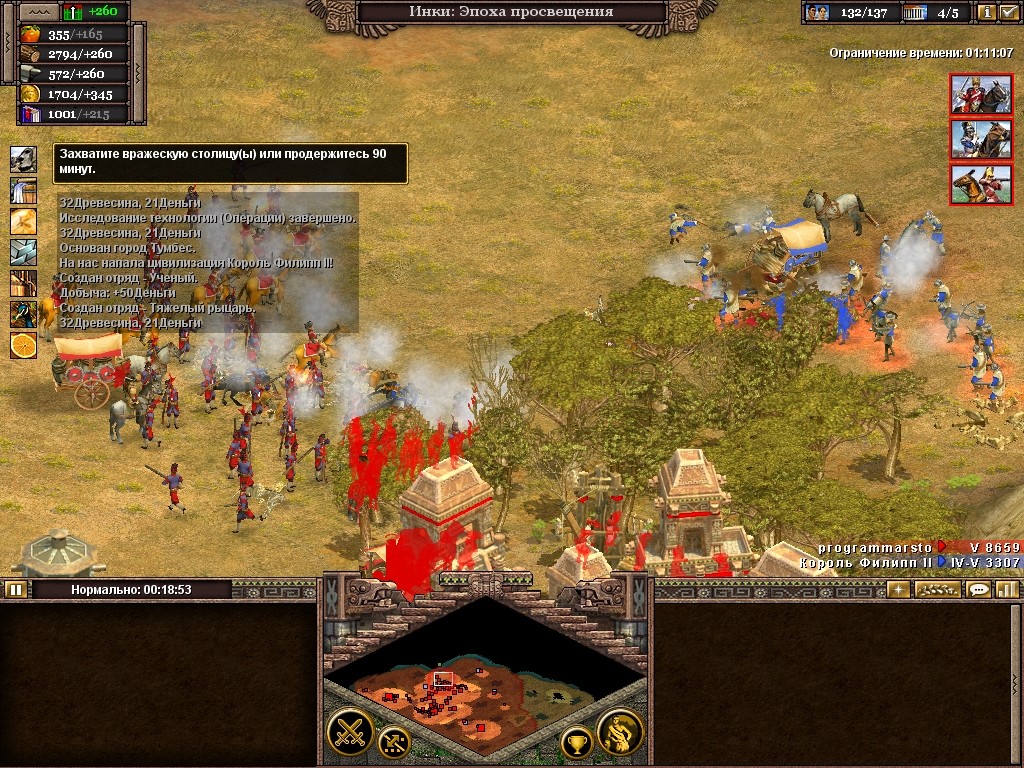Pause the game with the pause button

coord(15,589)
